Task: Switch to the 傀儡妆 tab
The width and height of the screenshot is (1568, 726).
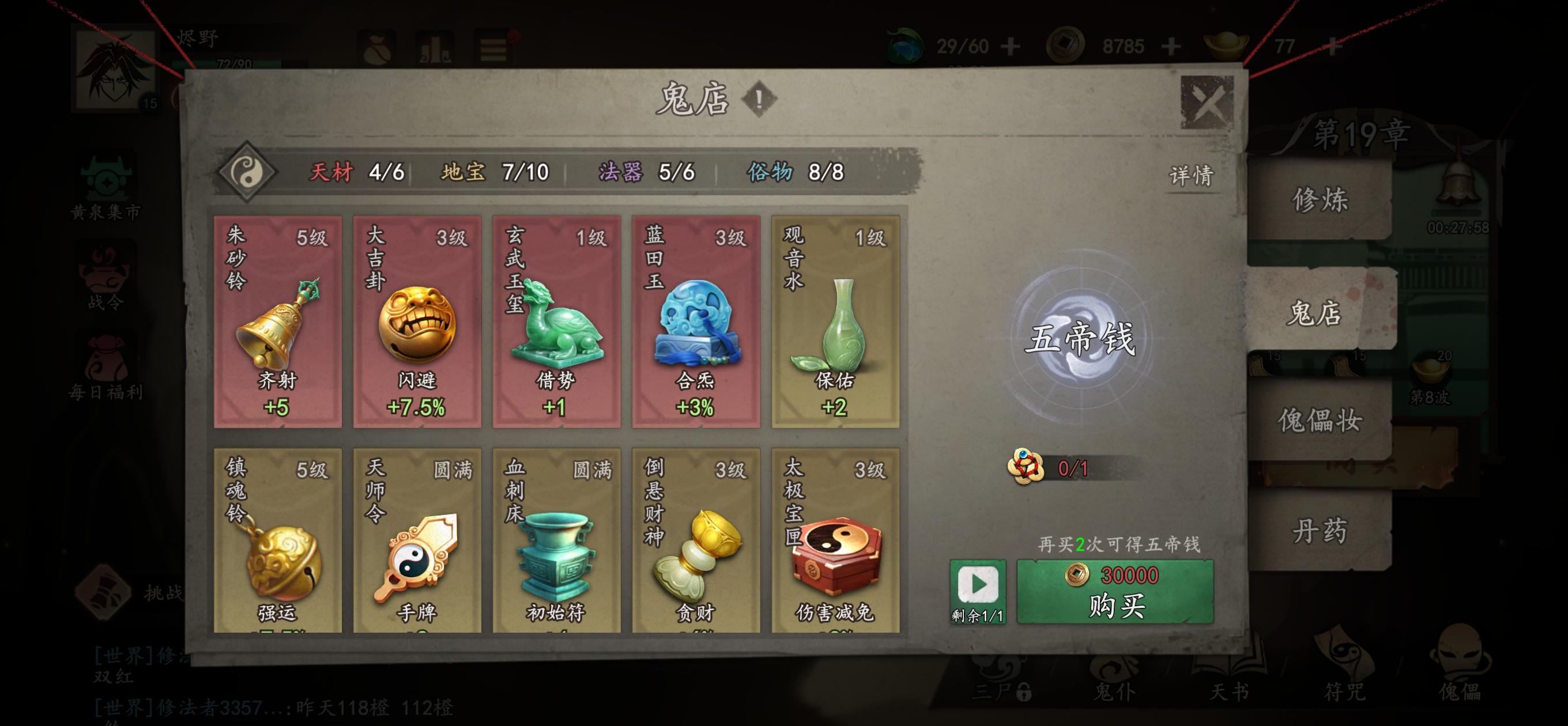Action: pos(1320,420)
